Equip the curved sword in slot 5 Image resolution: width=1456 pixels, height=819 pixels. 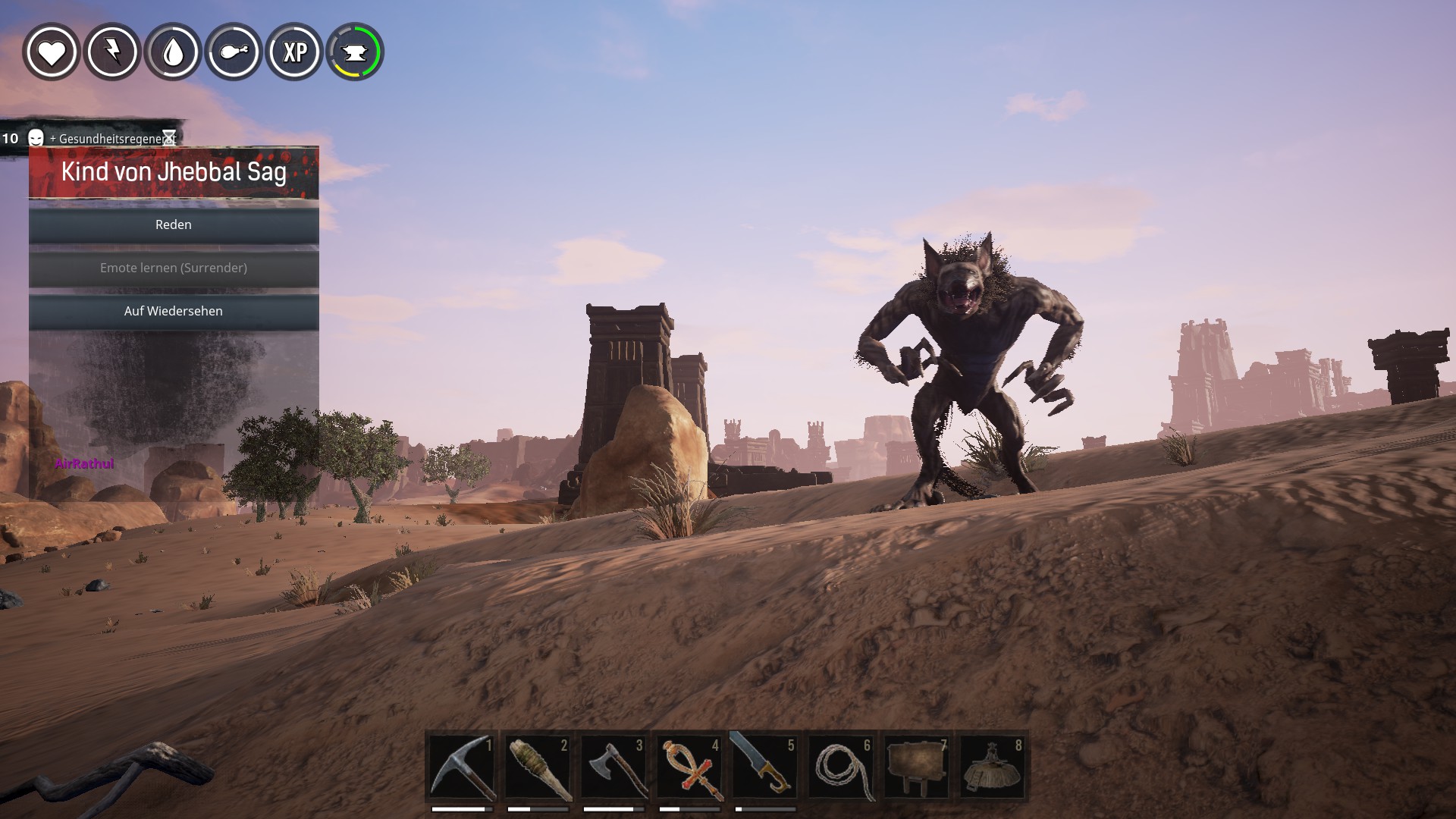pyautogui.click(x=765, y=767)
